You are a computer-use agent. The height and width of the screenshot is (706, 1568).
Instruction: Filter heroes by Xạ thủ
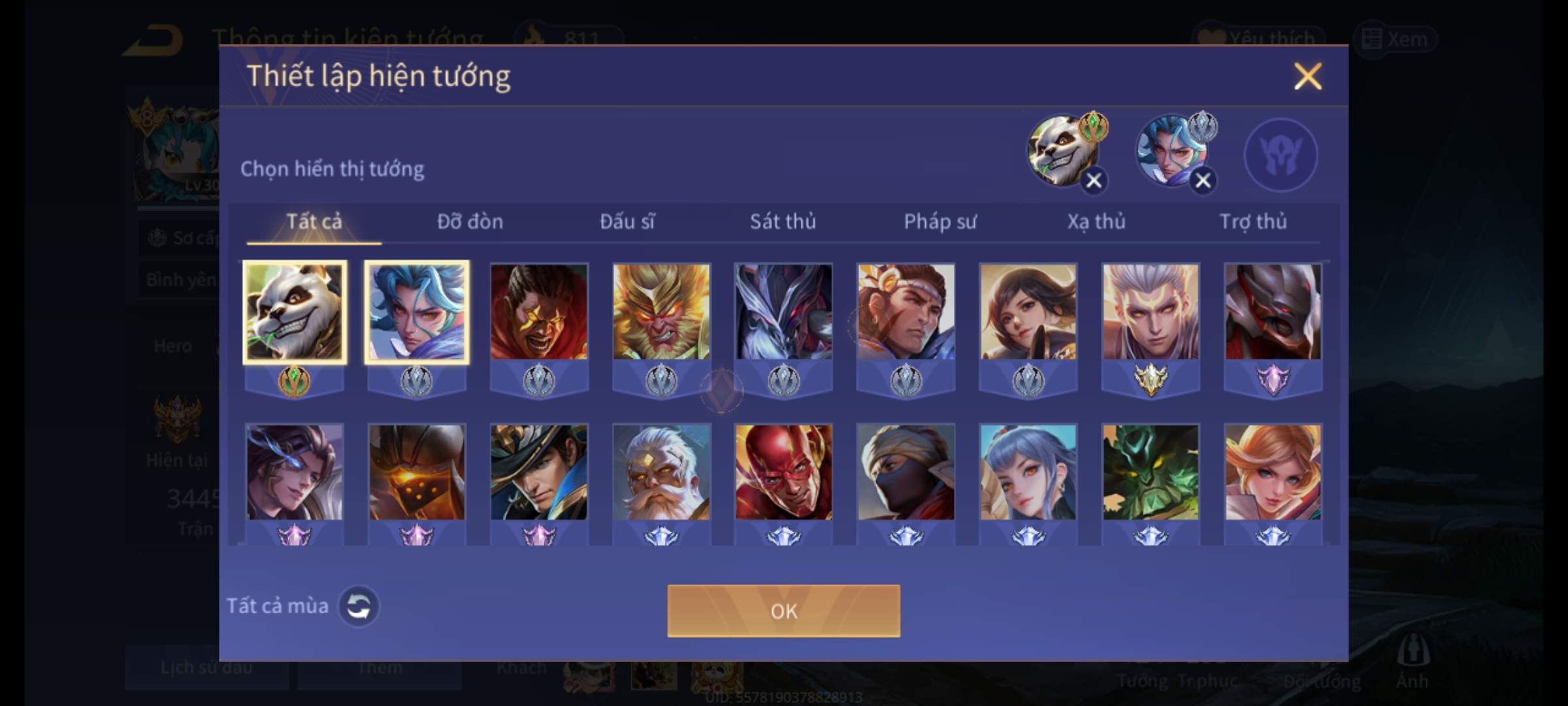click(x=1096, y=222)
